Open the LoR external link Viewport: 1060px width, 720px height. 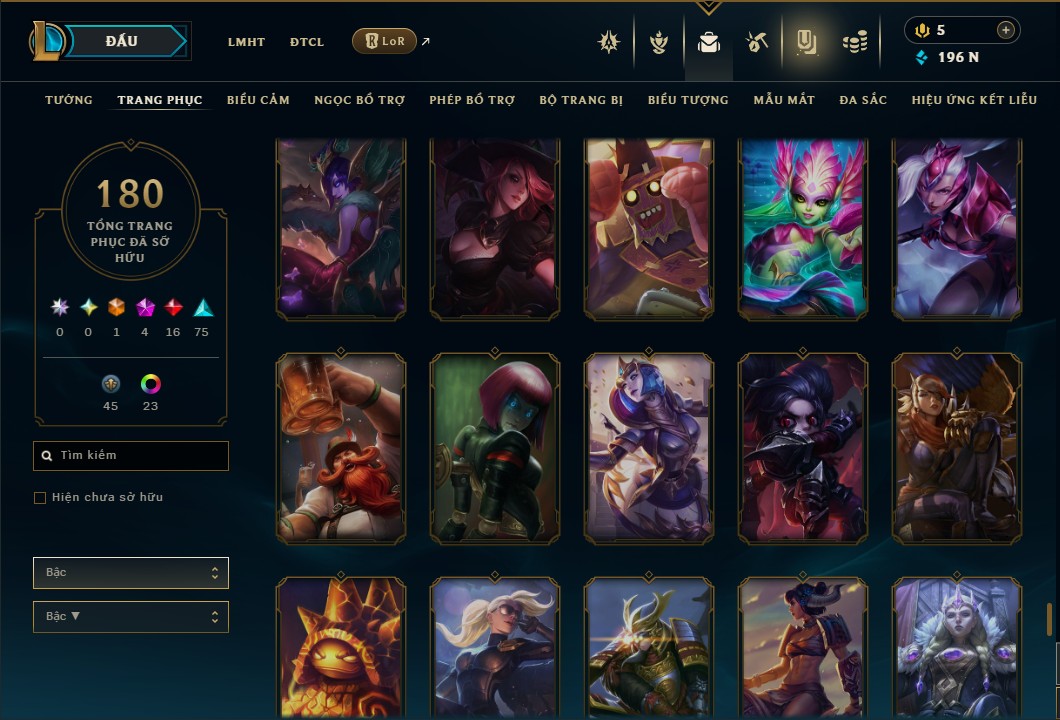[x=385, y=41]
